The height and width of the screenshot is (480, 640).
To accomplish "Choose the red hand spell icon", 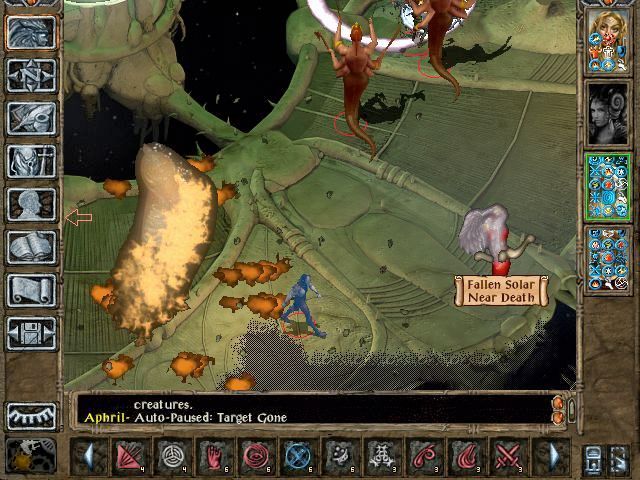I will [214, 456].
